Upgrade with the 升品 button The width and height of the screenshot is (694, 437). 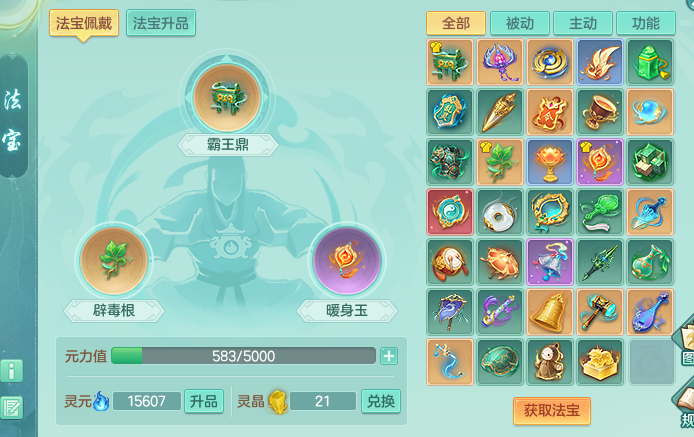coord(204,401)
